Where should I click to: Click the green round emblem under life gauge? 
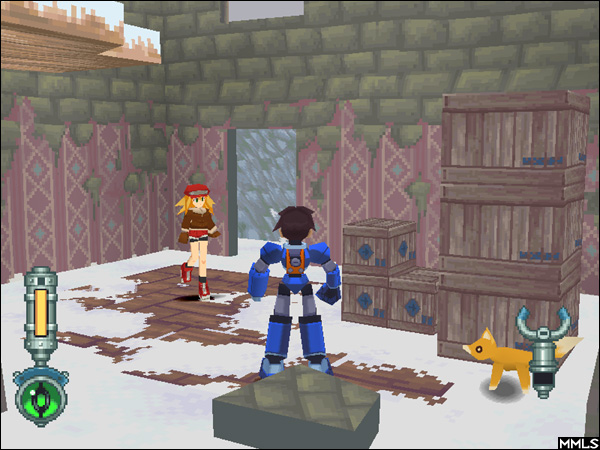point(40,394)
